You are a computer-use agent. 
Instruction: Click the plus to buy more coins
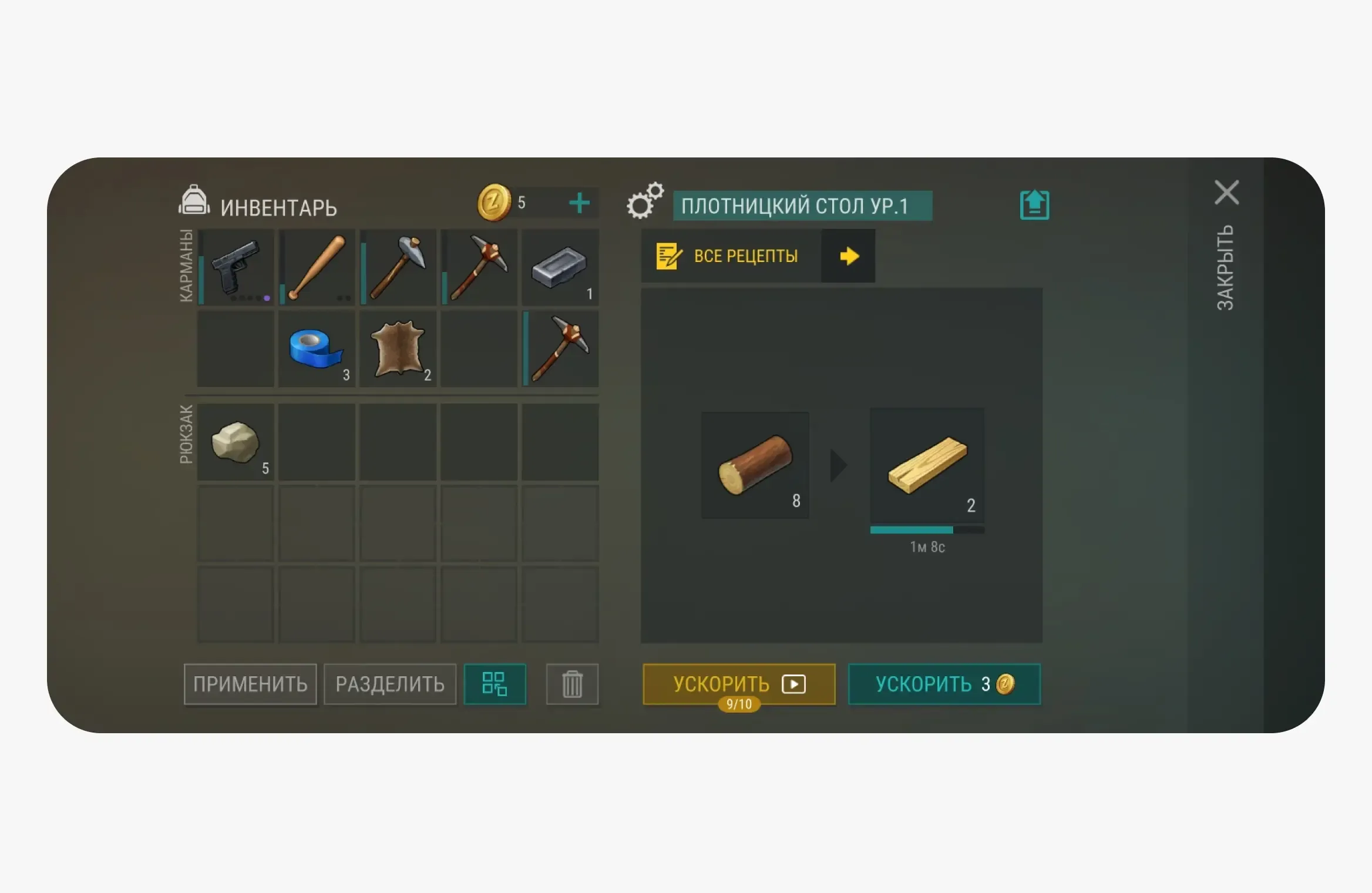pos(579,203)
